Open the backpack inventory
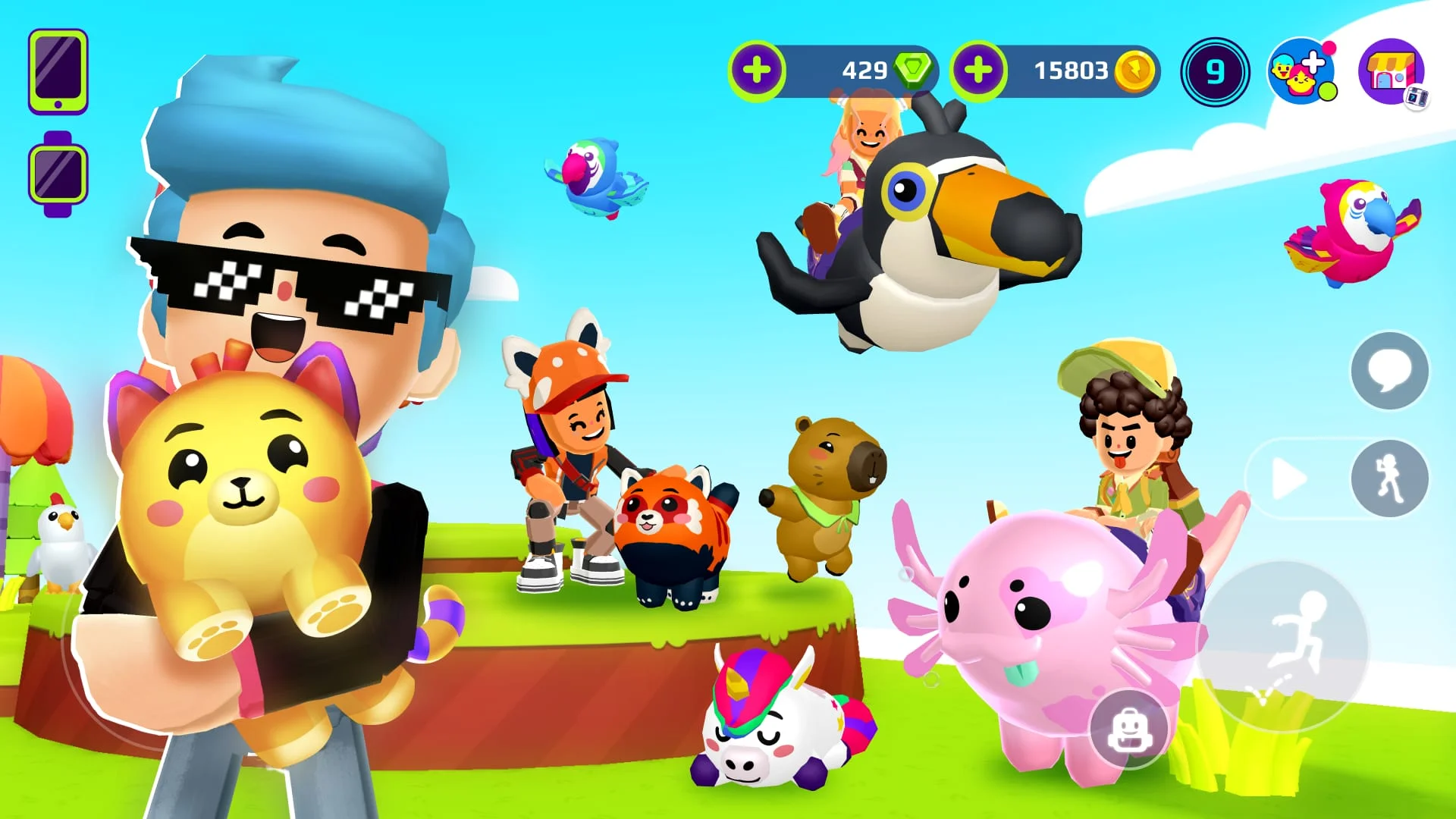 click(1129, 728)
